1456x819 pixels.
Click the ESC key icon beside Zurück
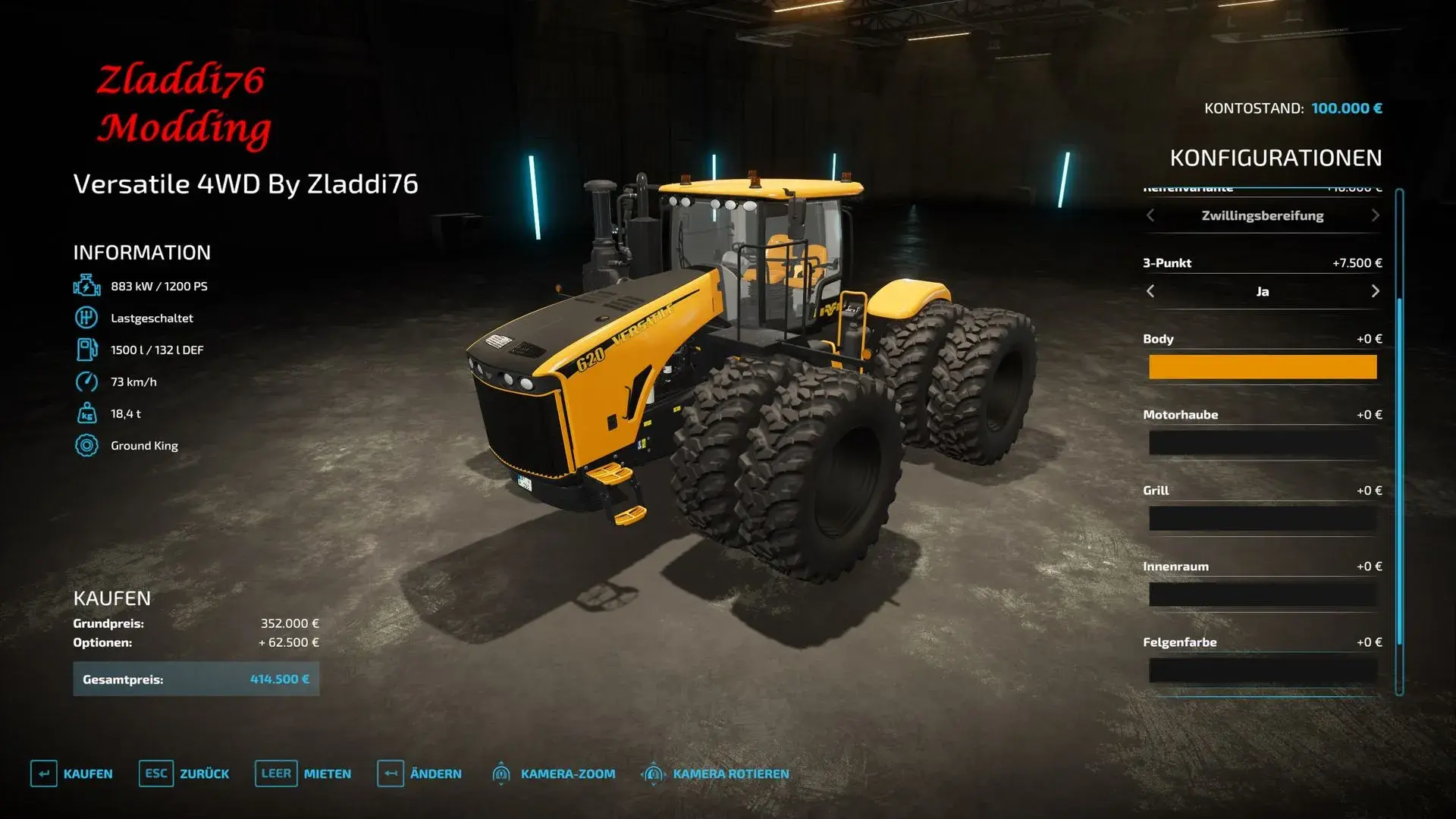click(155, 773)
